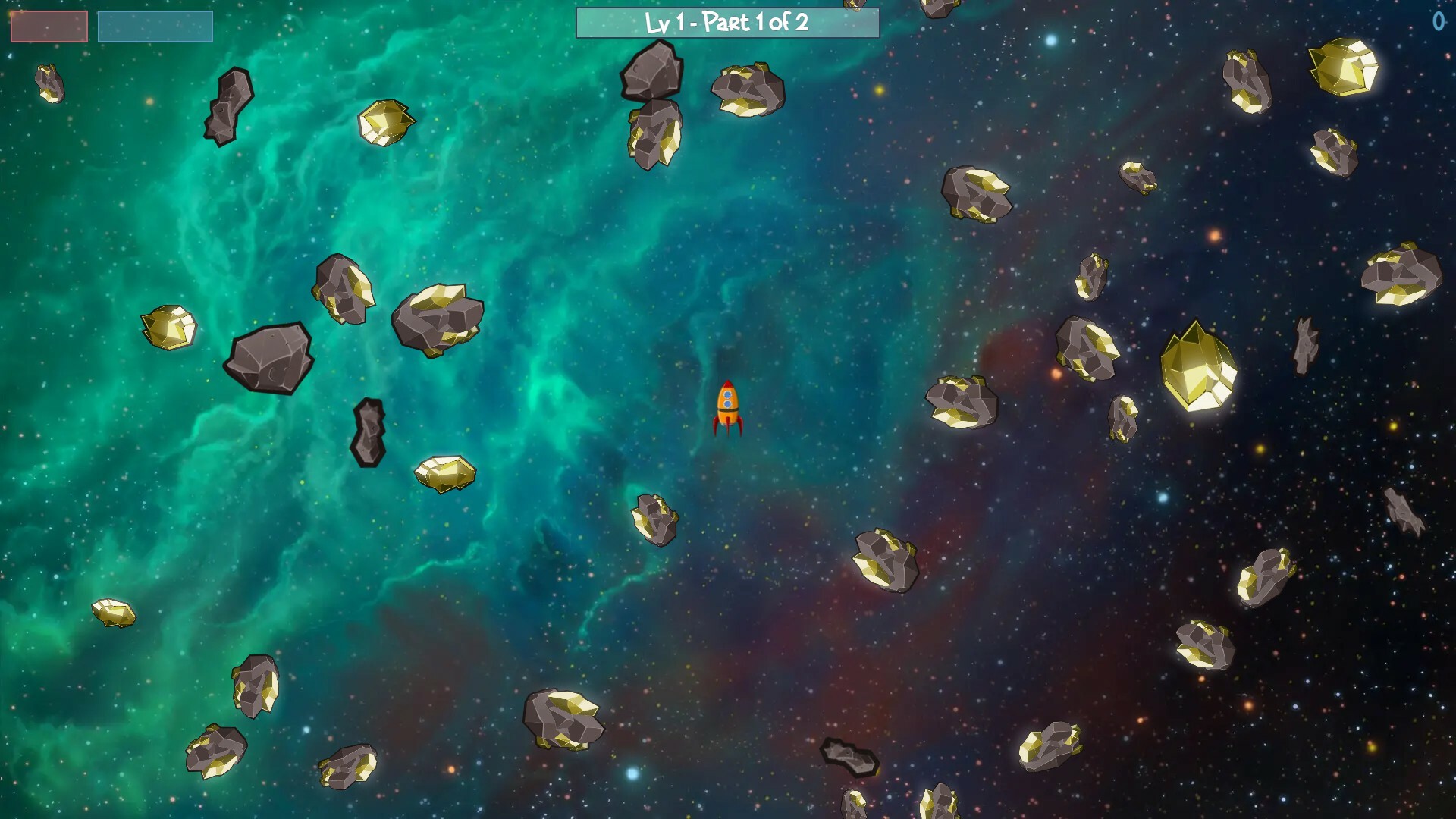The height and width of the screenshot is (819, 1456).
Task: Click the score counter showing 0
Action: pos(1438,23)
